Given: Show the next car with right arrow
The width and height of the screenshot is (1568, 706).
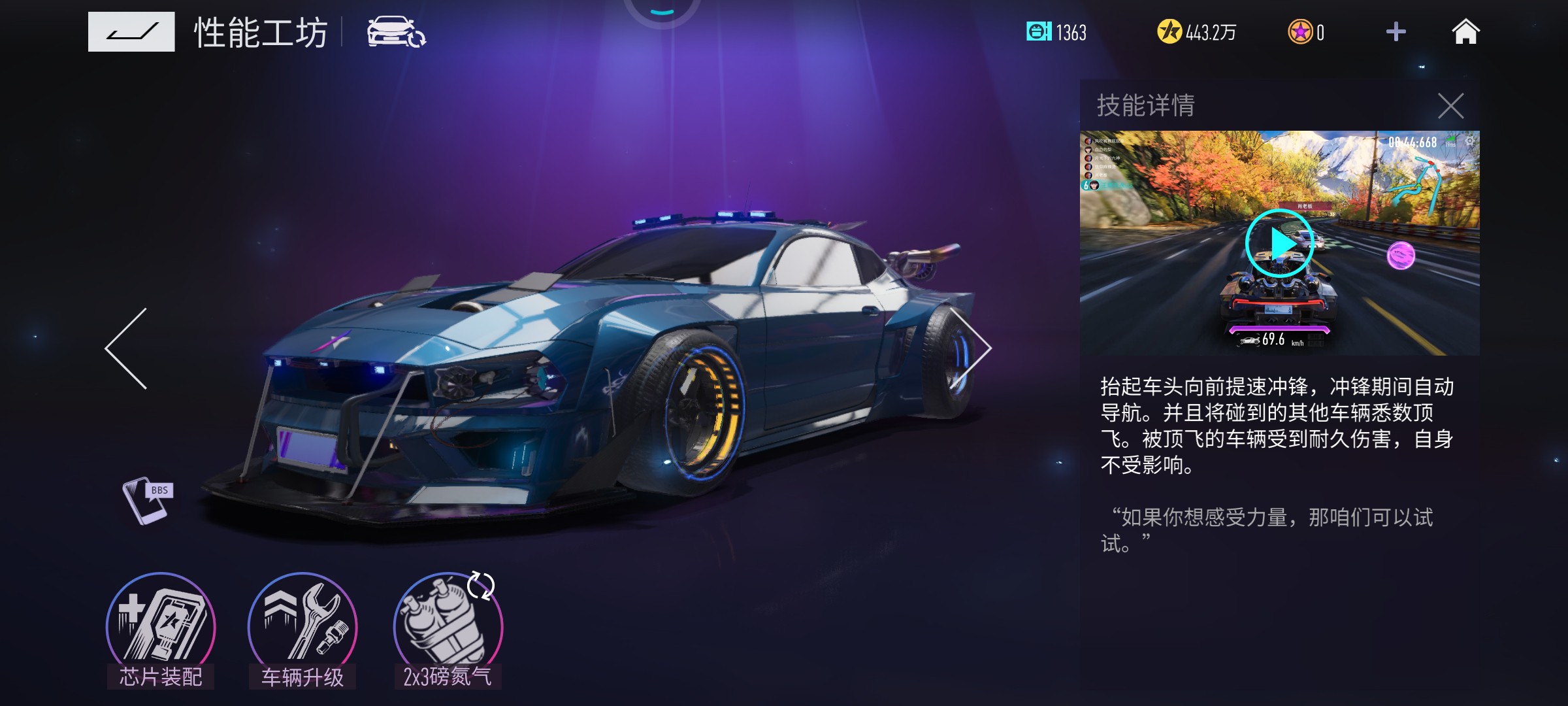Looking at the screenshot, I should point(972,348).
